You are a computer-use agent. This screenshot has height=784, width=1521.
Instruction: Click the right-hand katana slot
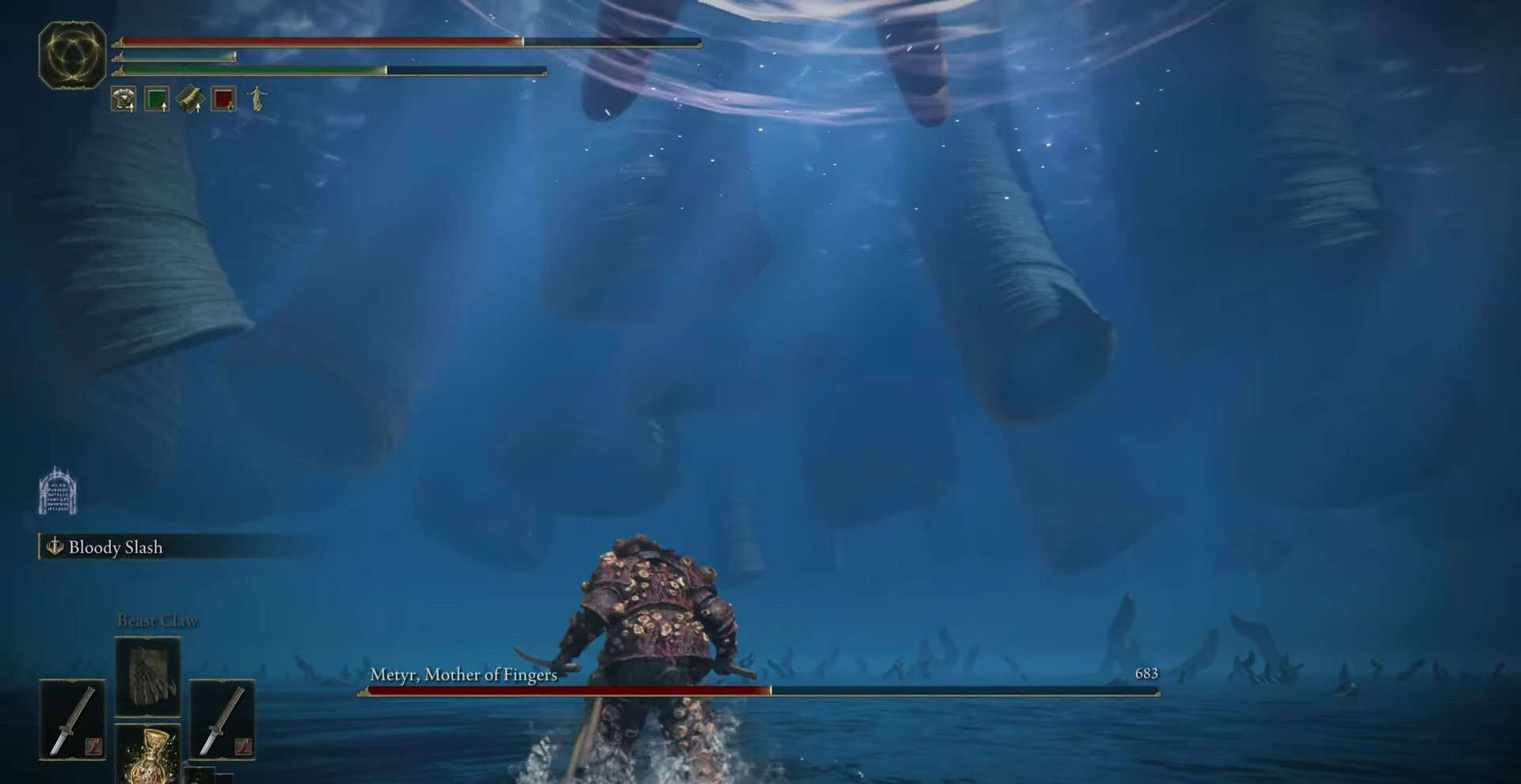222,720
